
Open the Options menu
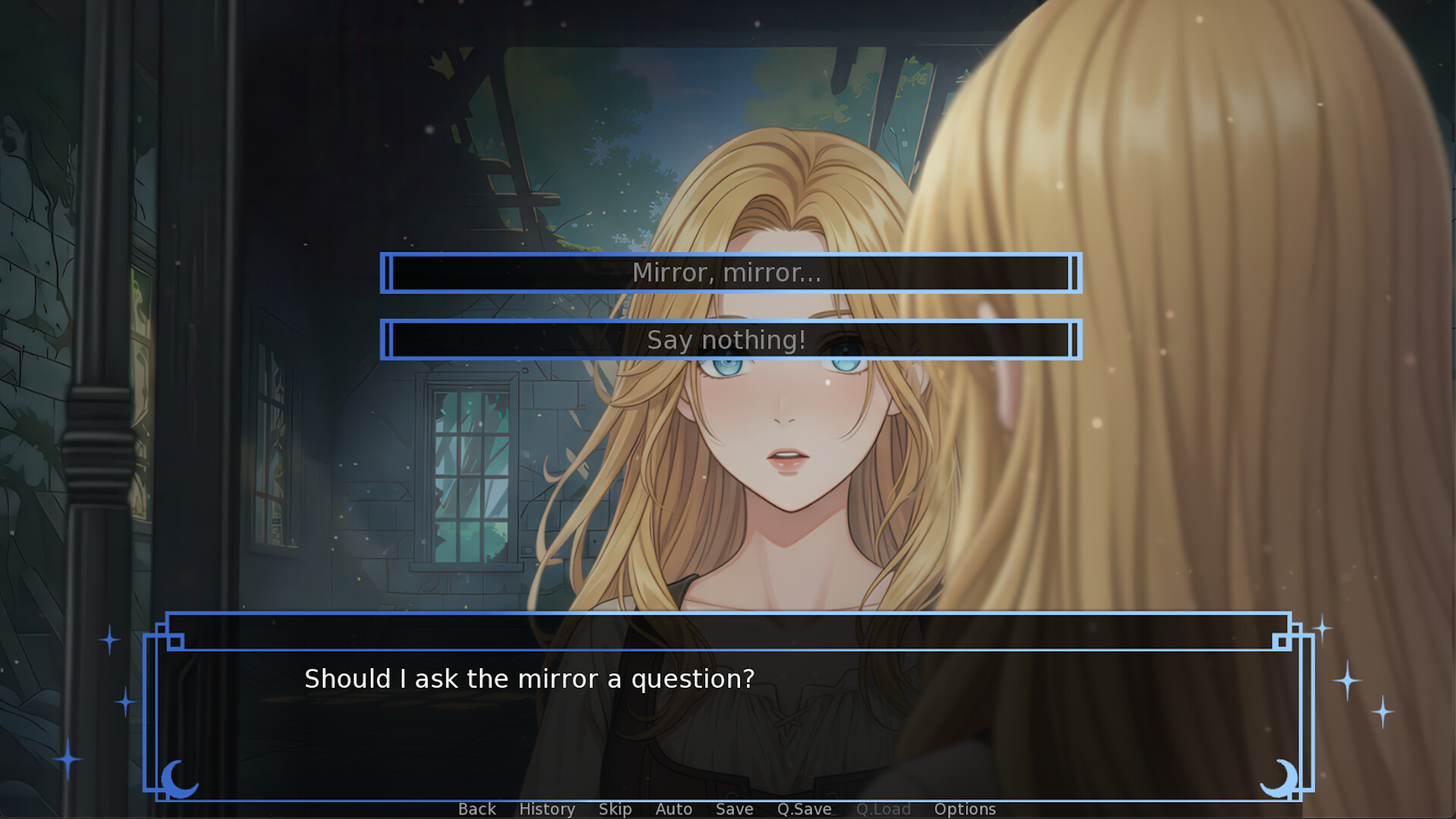(965, 808)
